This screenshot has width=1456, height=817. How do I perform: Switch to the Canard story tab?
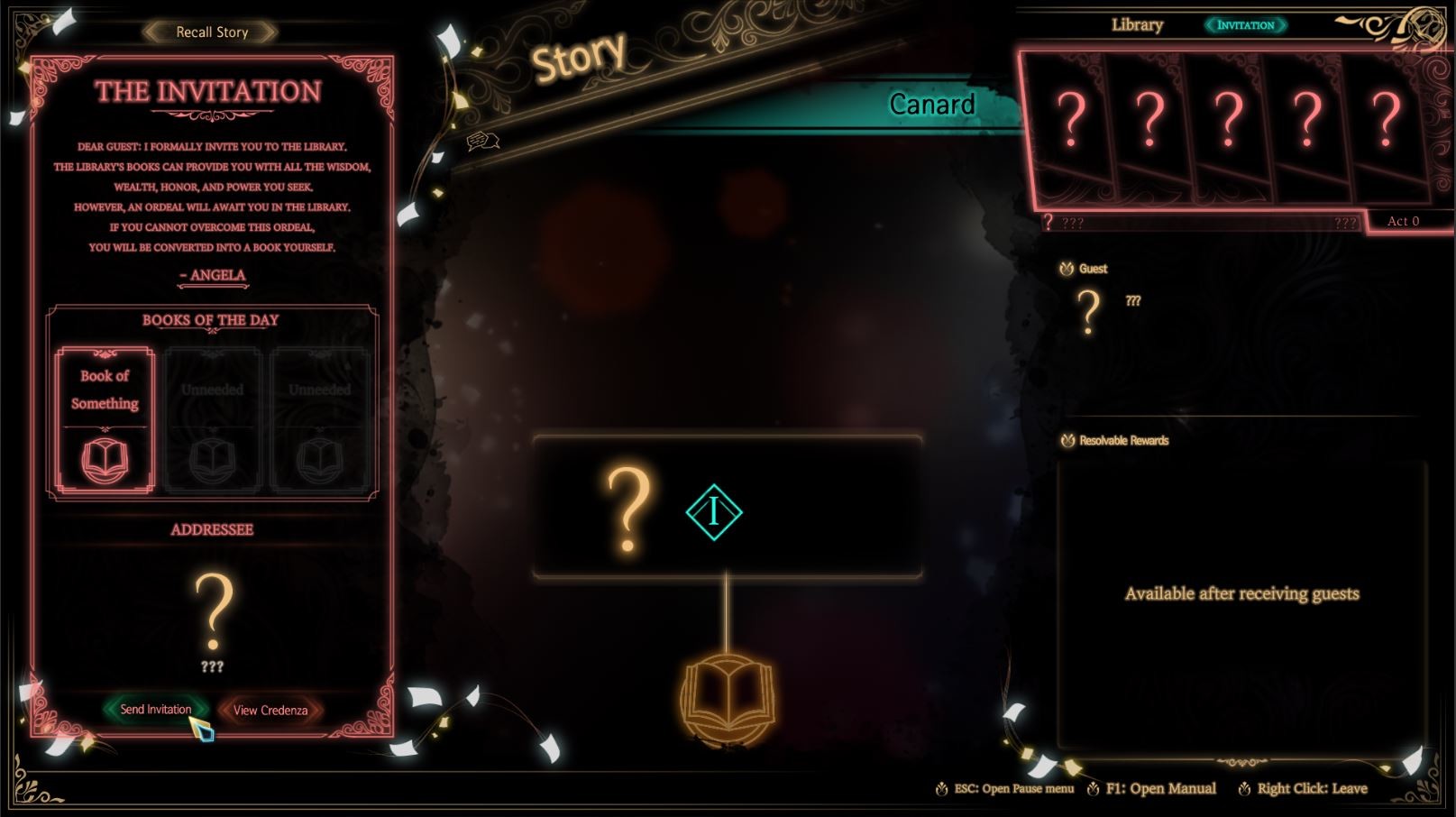point(931,105)
